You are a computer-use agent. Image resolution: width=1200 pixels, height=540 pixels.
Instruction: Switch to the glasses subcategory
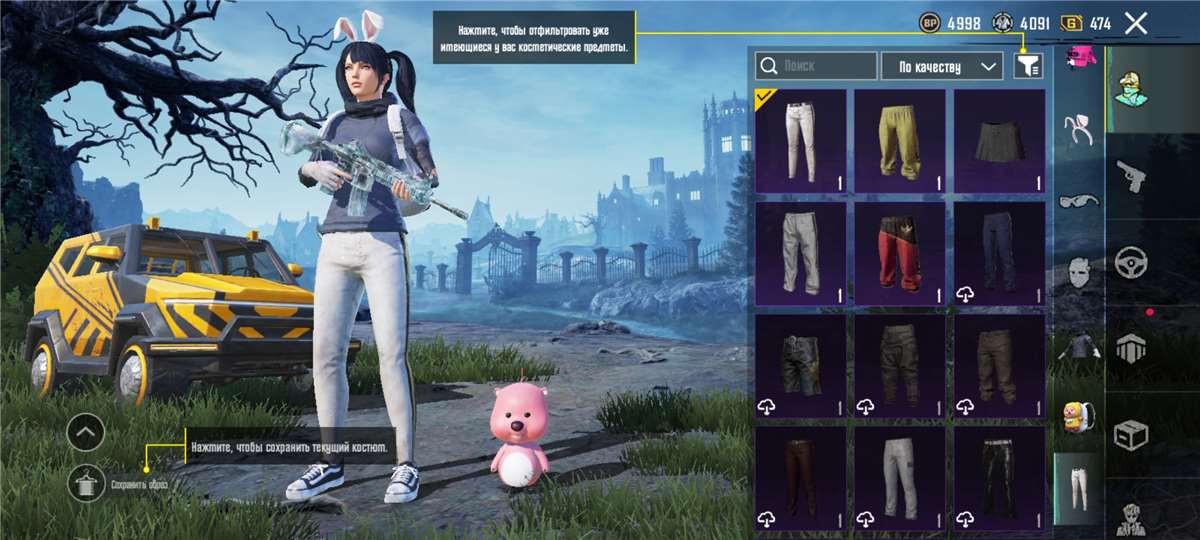pos(1078,200)
